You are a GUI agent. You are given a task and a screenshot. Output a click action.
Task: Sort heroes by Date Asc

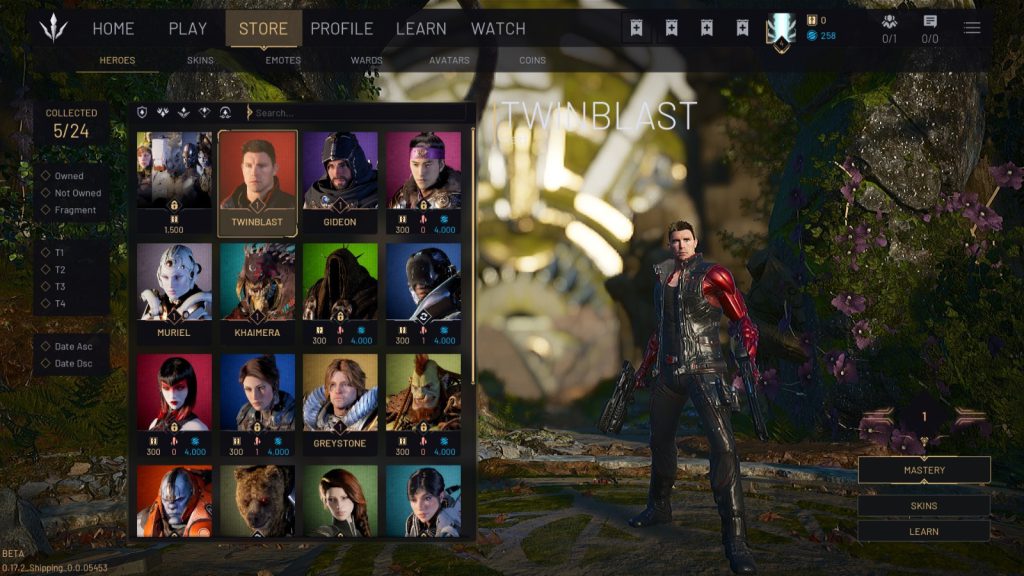click(73, 346)
